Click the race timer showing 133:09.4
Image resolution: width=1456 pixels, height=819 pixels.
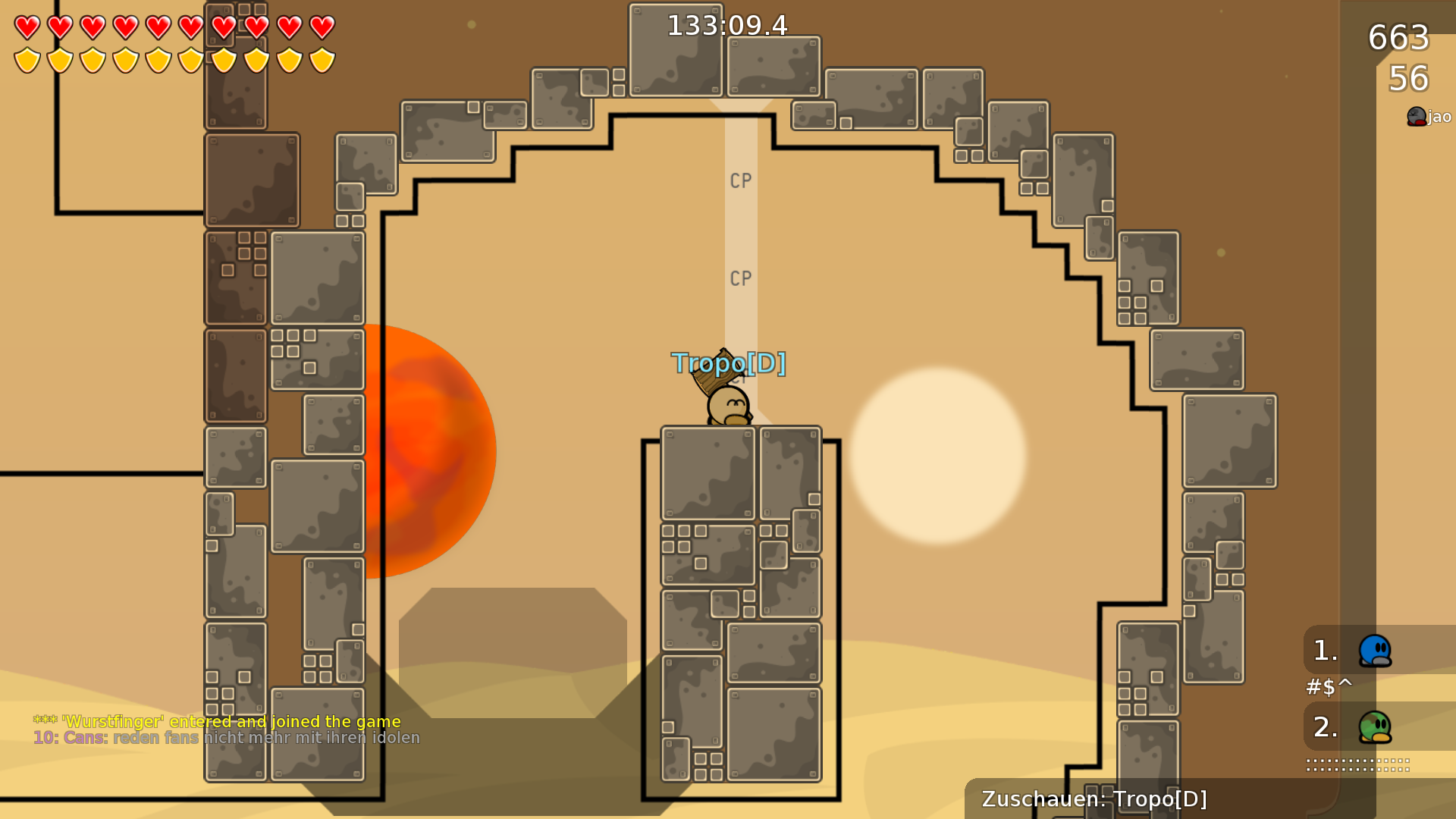(726, 25)
